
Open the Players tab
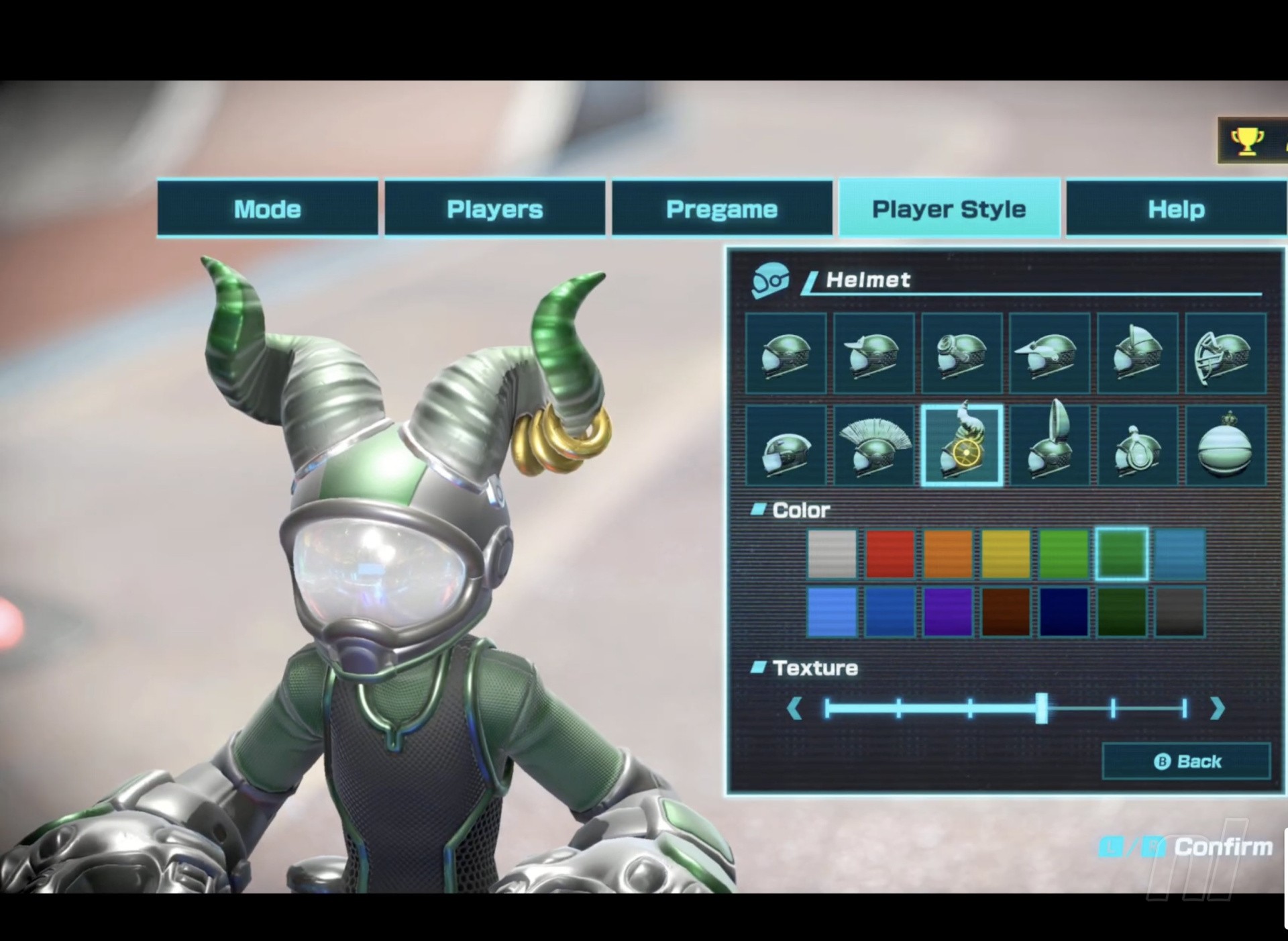(x=494, y=209)
